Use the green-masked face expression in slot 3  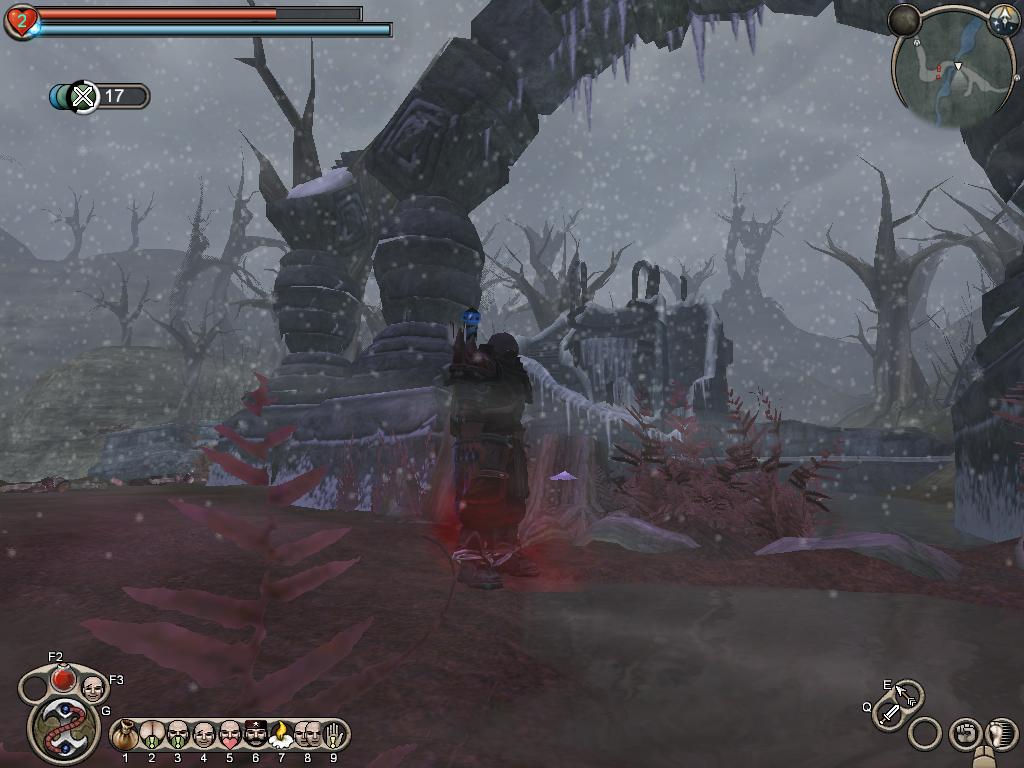pyautogui.click(x=178, y=735)
